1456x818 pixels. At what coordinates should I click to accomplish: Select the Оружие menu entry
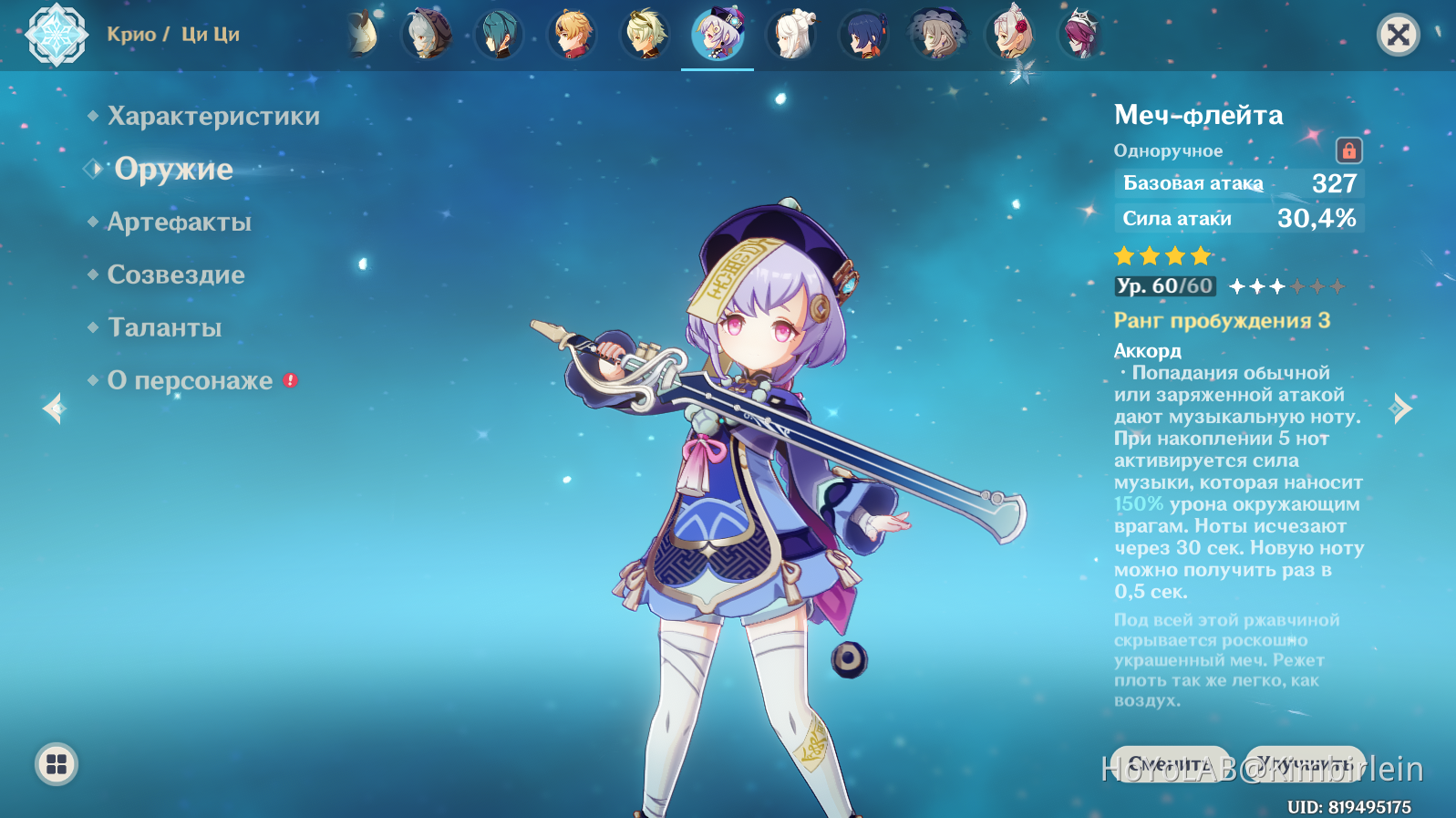point(173,170)
